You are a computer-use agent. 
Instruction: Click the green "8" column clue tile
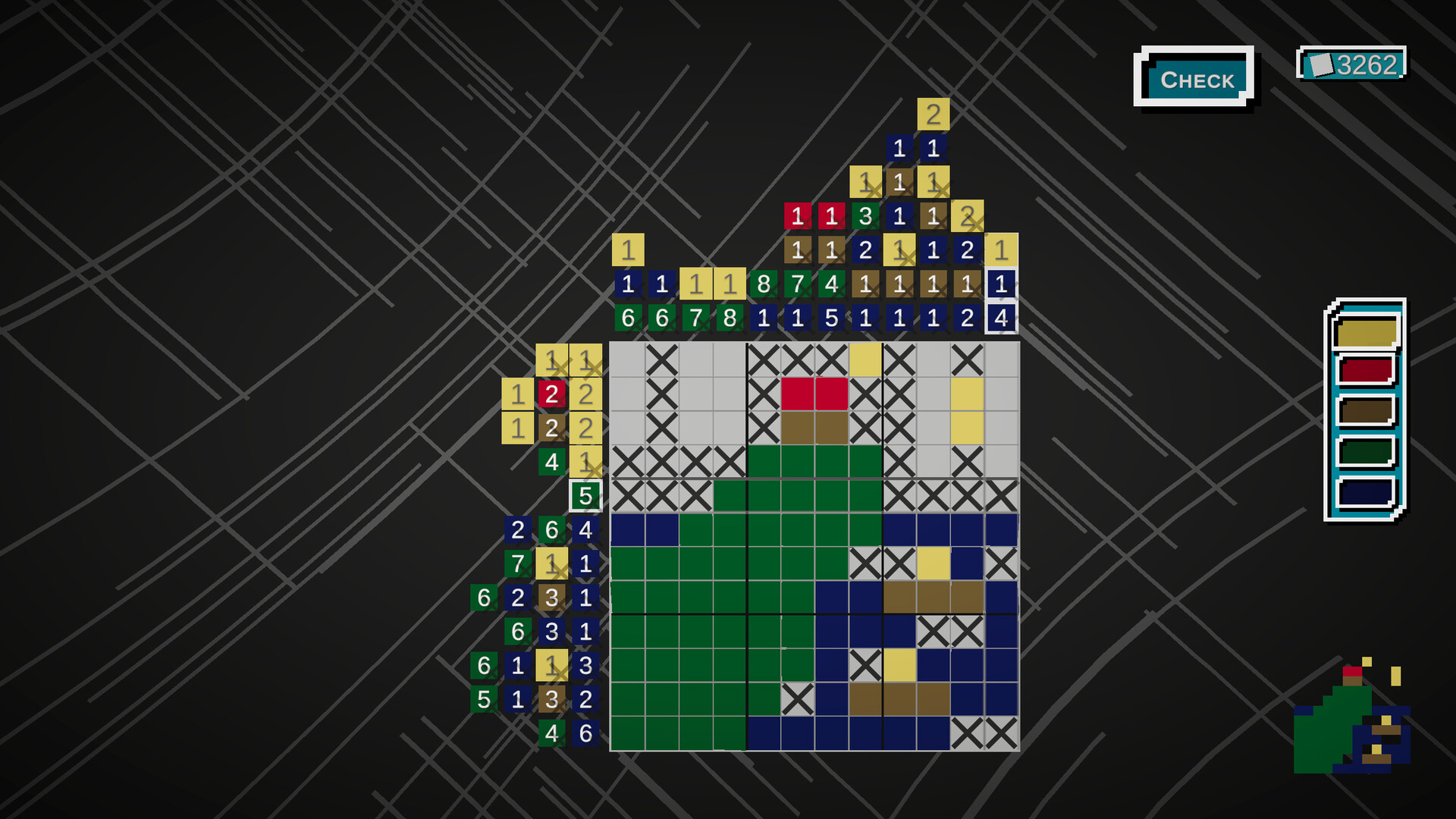point(763,285)
